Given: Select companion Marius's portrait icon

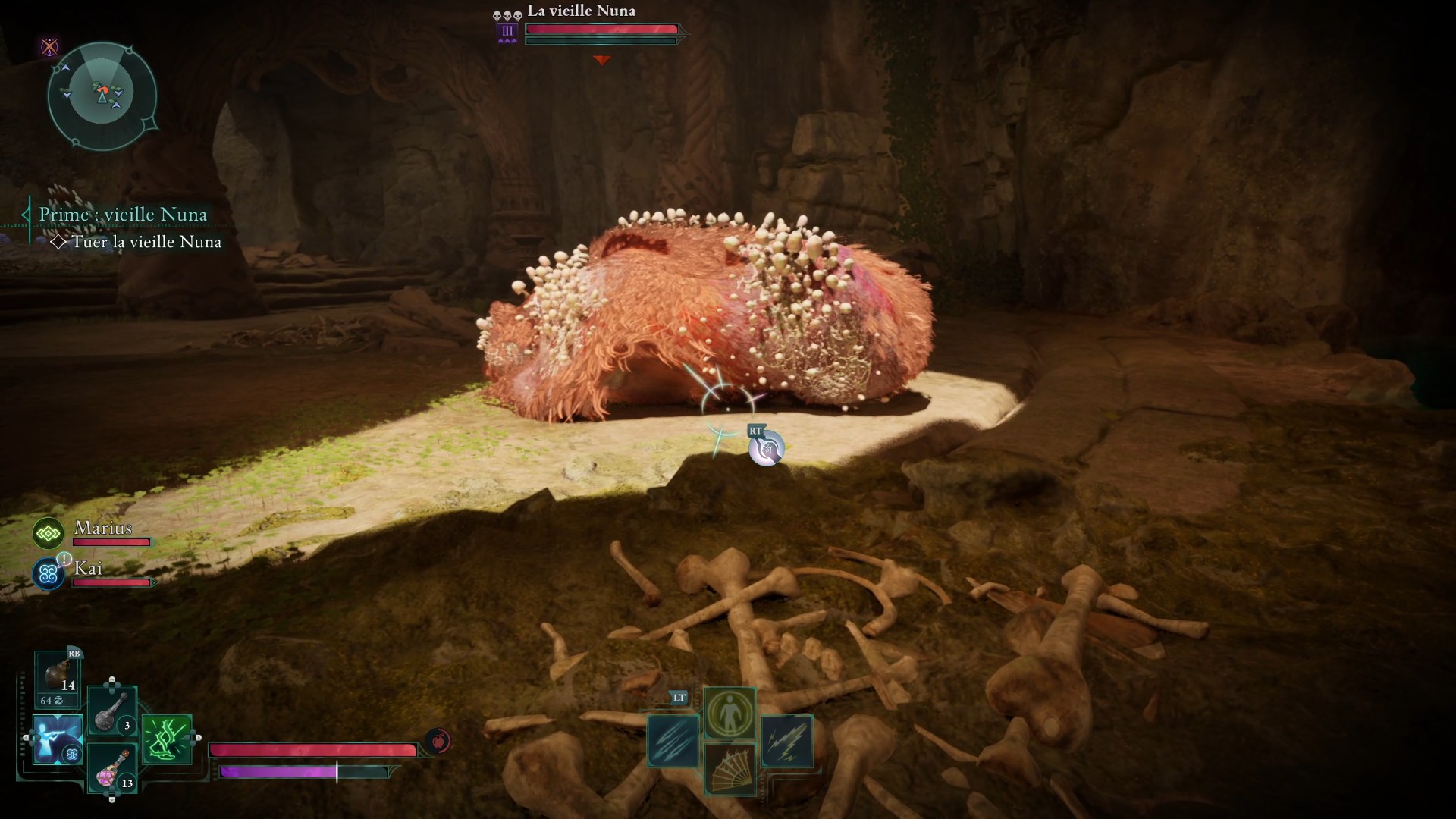Looking at the screenshot, I should 49,534.
